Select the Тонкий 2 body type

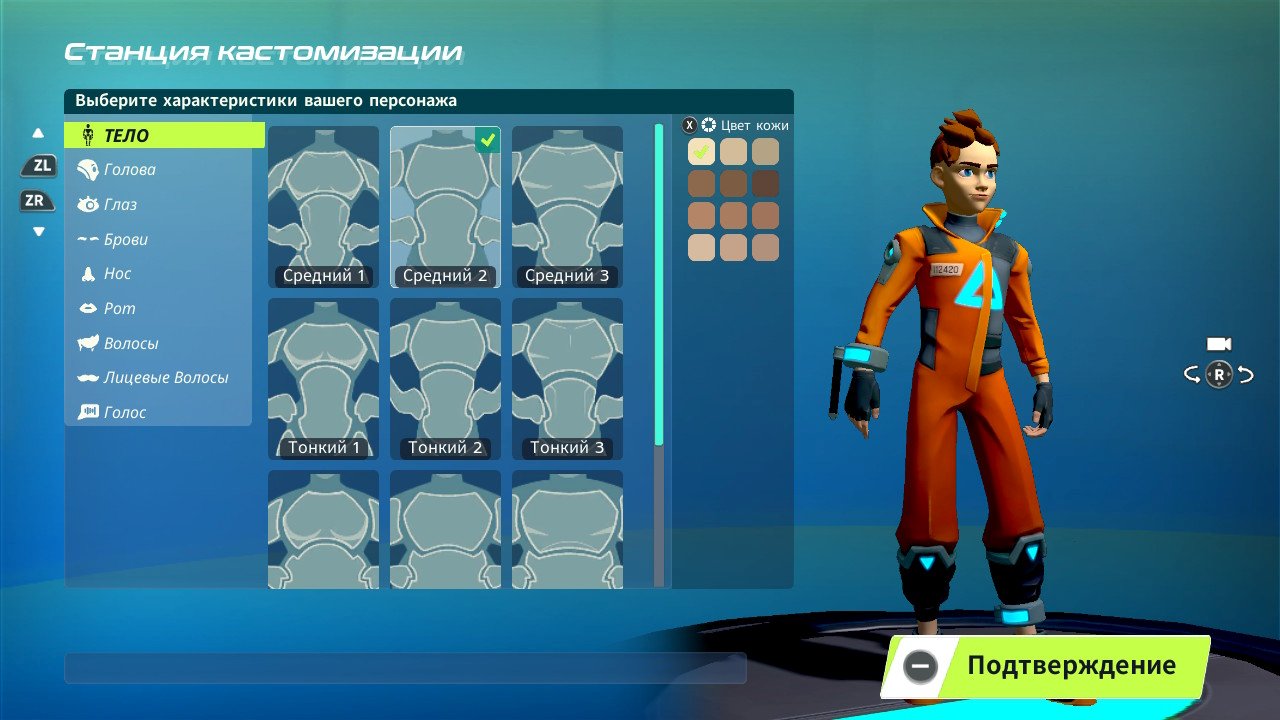coord(446,378)
